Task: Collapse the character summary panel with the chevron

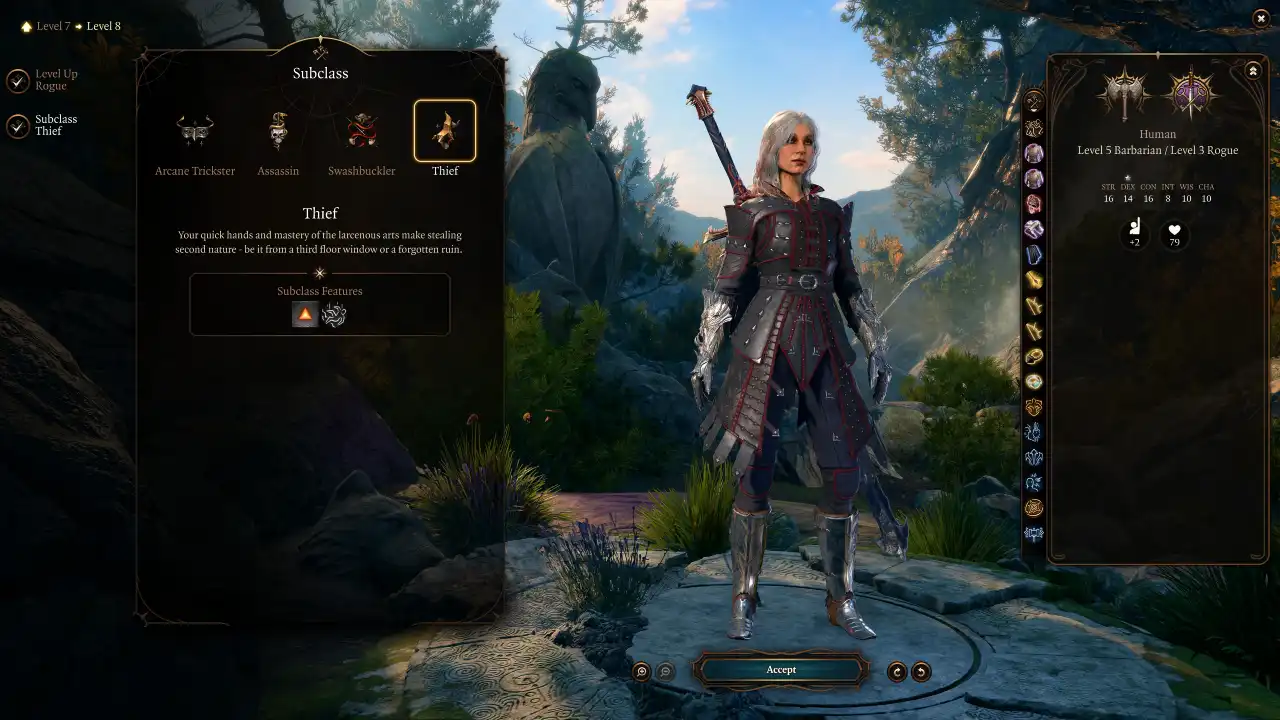Action: coord(1252,70)
